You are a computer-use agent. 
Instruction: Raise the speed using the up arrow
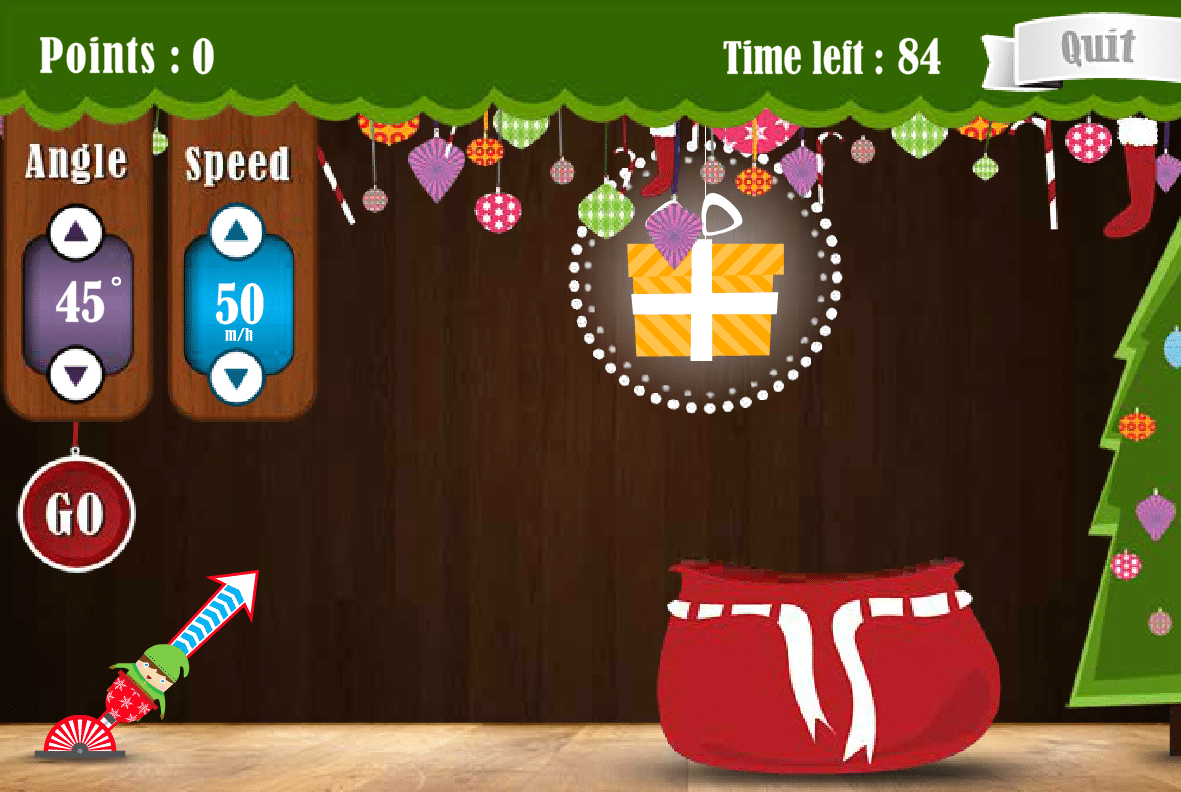click(237, 232)
